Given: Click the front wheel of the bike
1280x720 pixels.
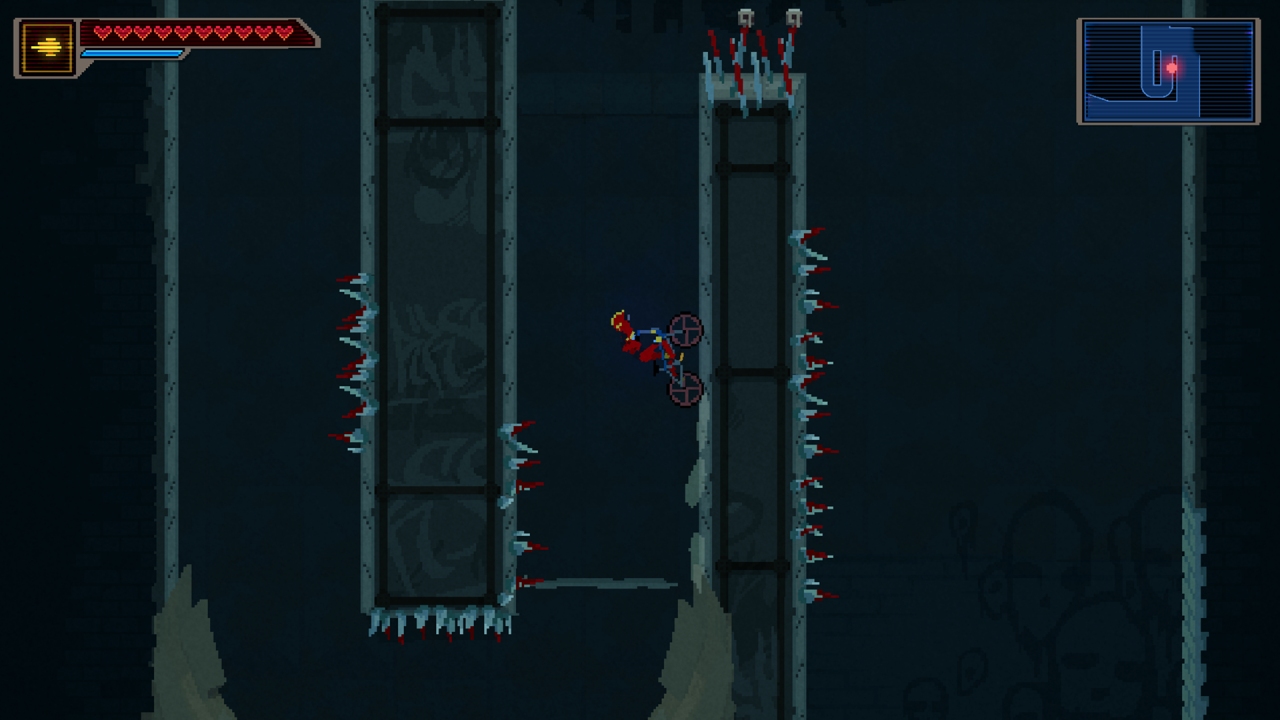Looking at the screenshot, I should (x=686, y=330).
